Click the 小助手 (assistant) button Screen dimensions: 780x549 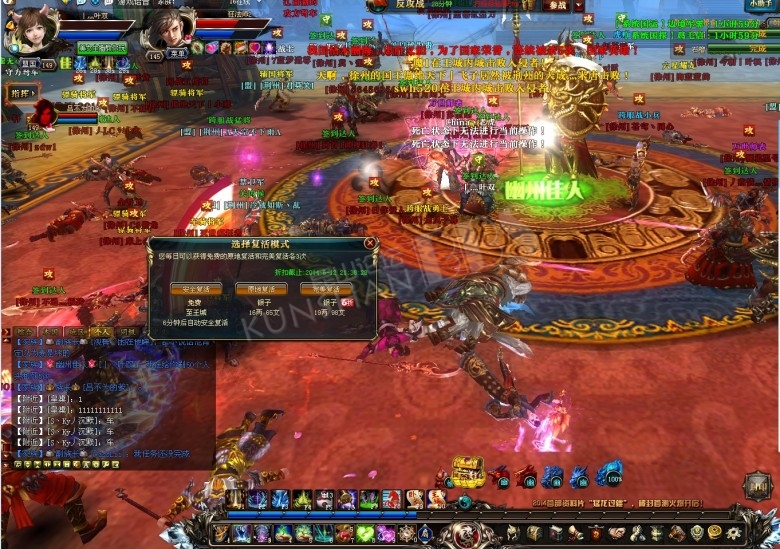point(759,5)
